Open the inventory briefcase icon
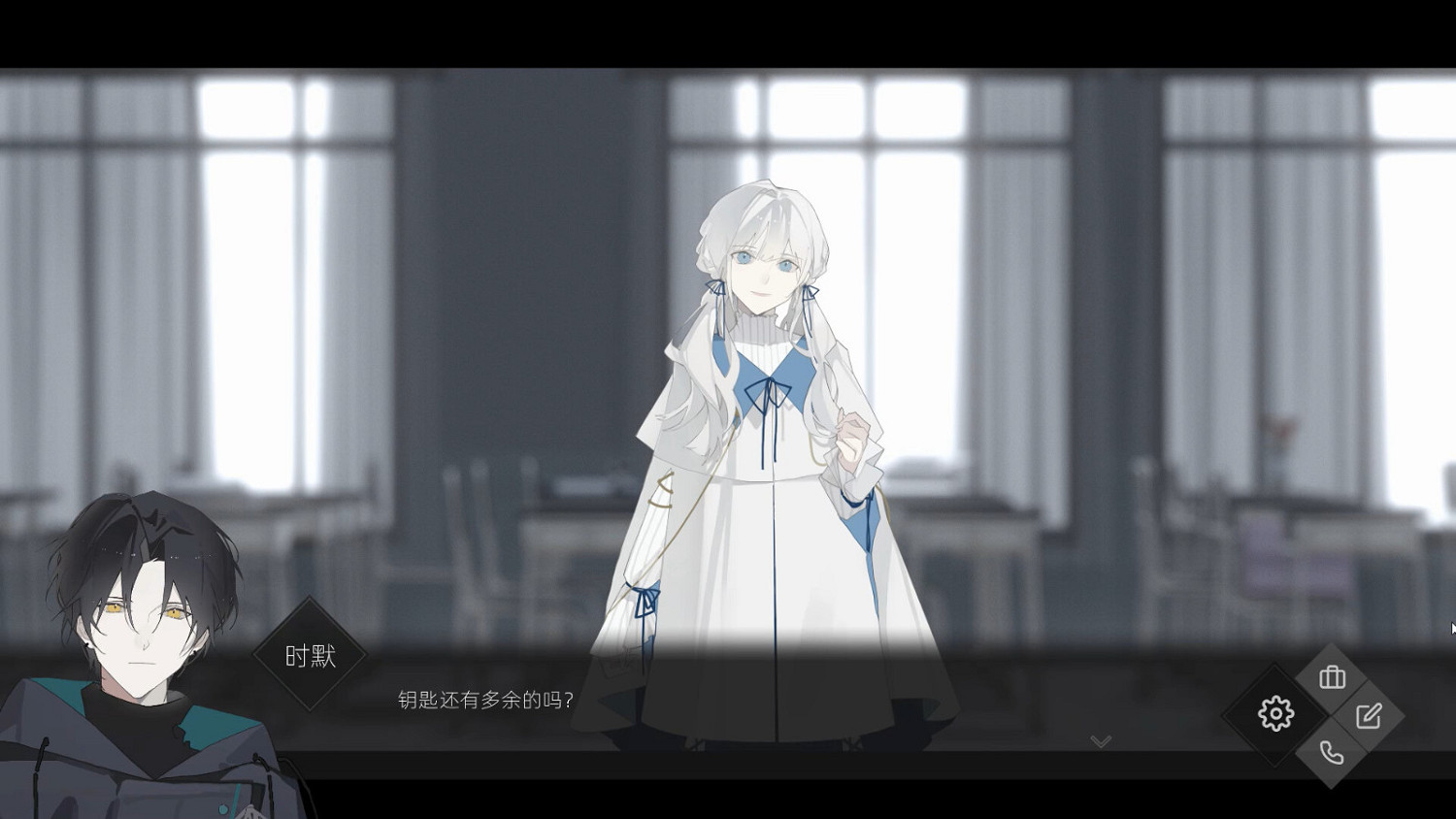The height and width of the screenshot is (819, 1456). point(1332,677)
